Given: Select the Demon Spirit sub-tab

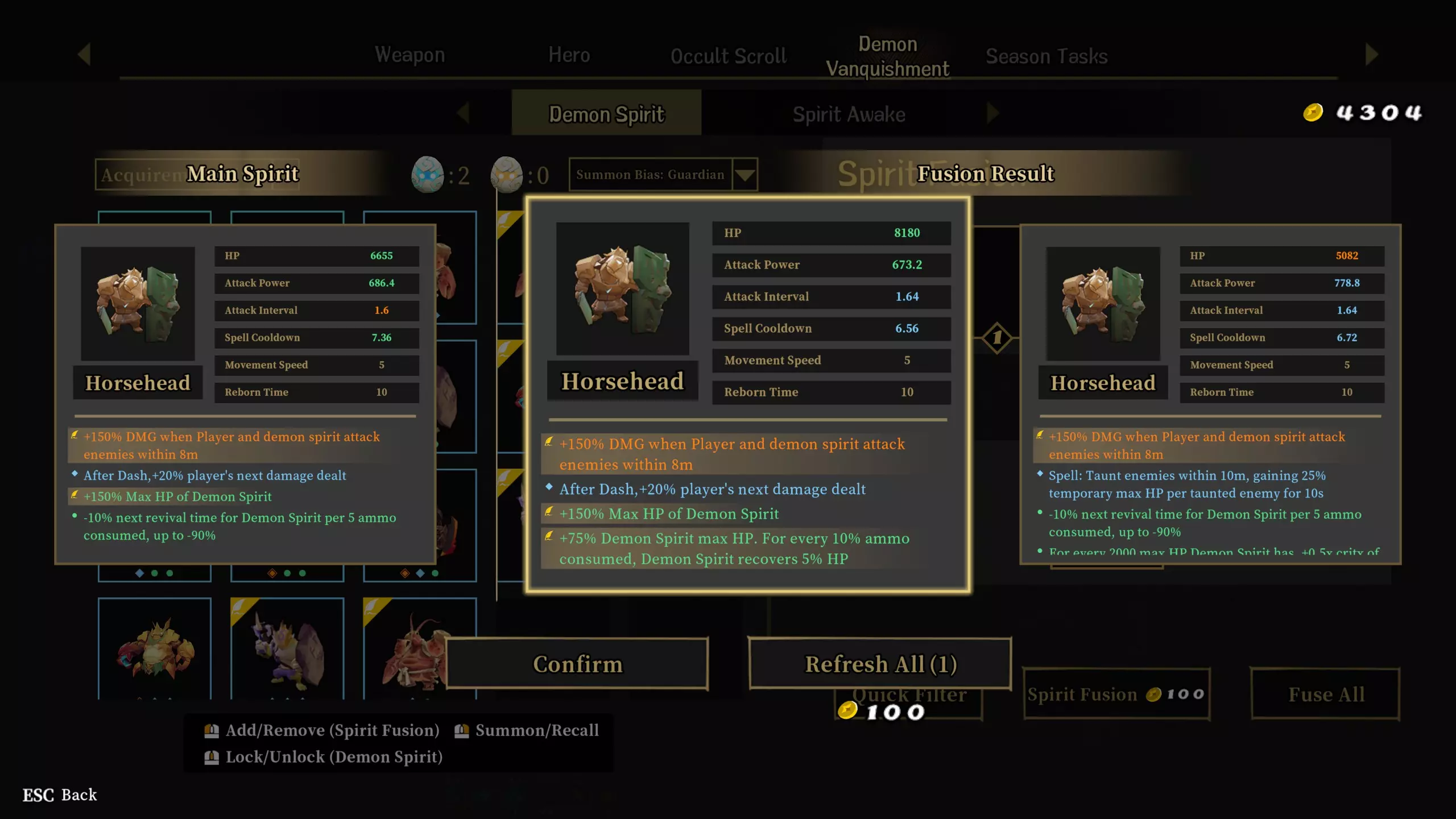Looking at the screenshot, I should point(606,114).
